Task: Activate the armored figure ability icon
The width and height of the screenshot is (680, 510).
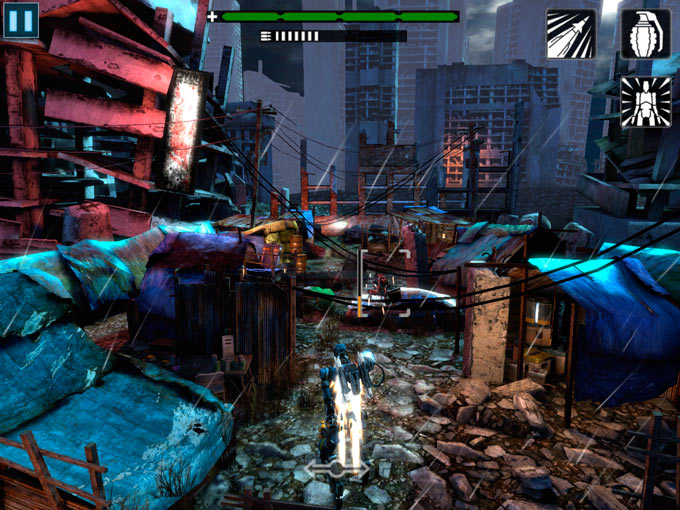Action: (645, 102)
